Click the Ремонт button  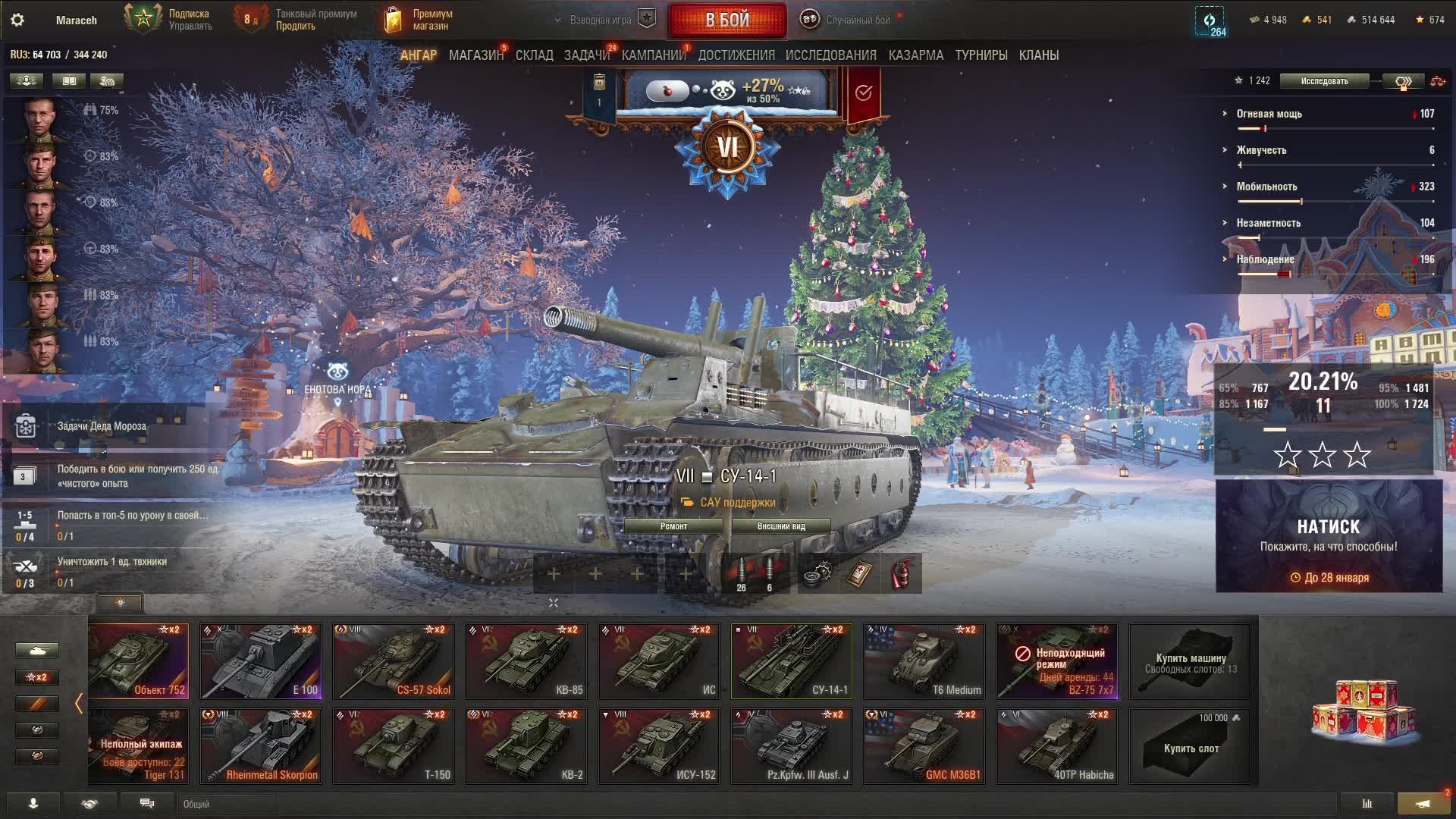673,526
